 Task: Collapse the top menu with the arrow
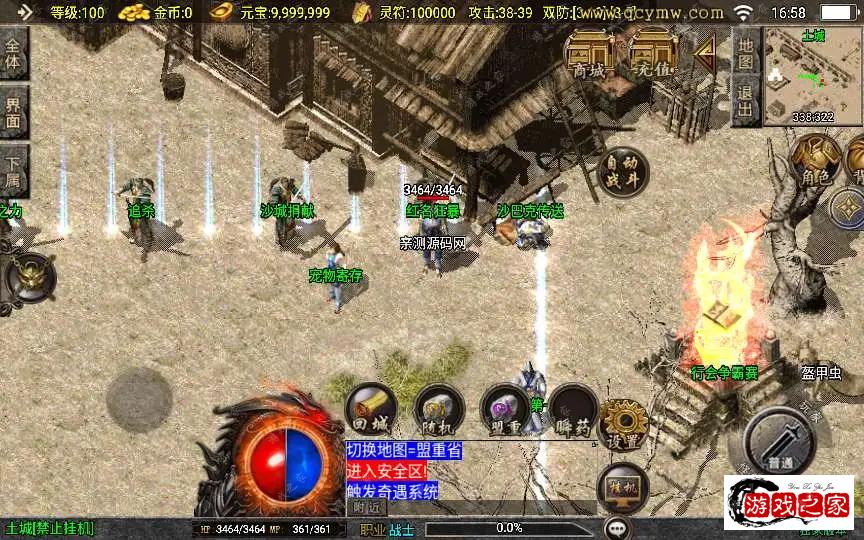[x=705, y=50]
